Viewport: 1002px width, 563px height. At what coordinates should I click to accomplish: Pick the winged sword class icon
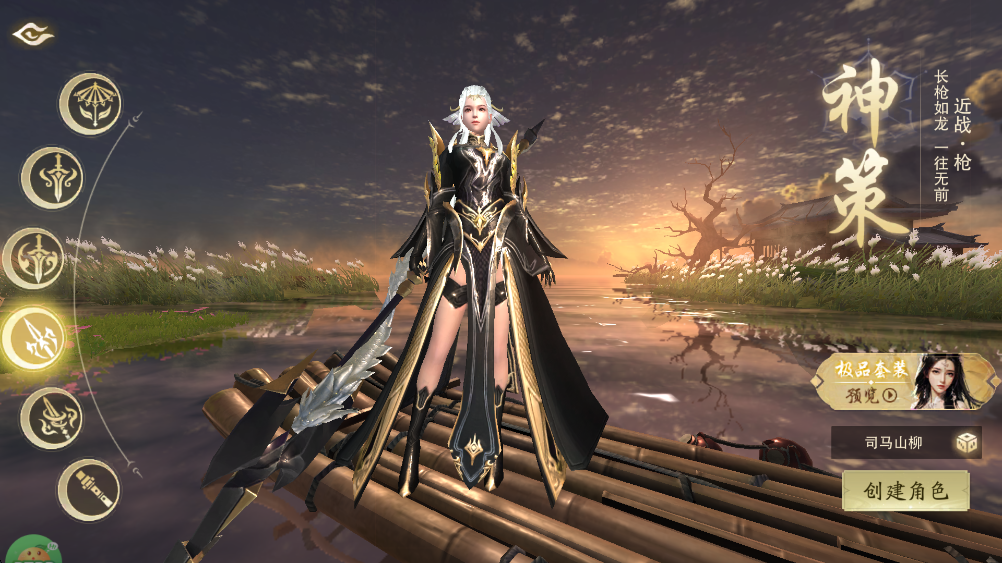[x=33, y=258]
